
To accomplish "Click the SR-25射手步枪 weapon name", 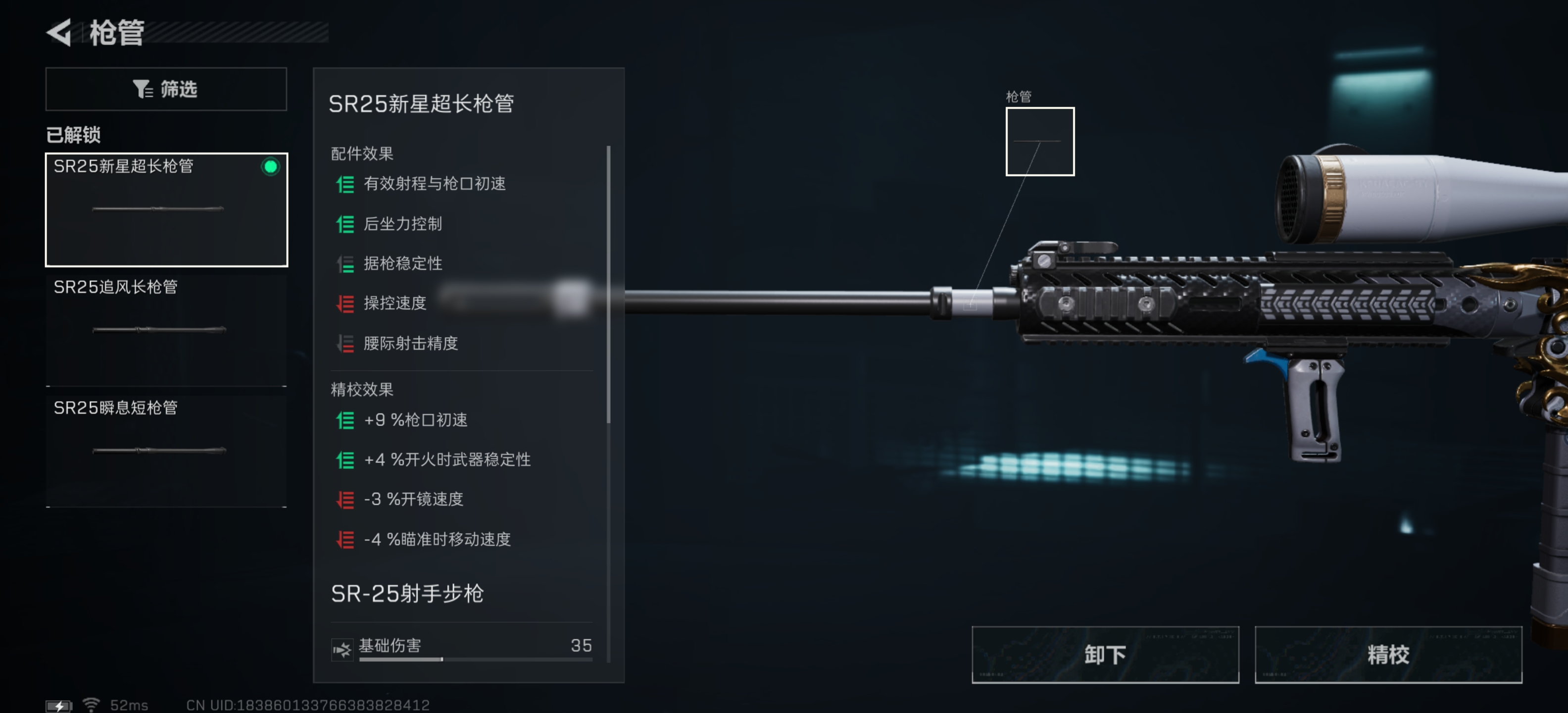I will tap(407, 594).
